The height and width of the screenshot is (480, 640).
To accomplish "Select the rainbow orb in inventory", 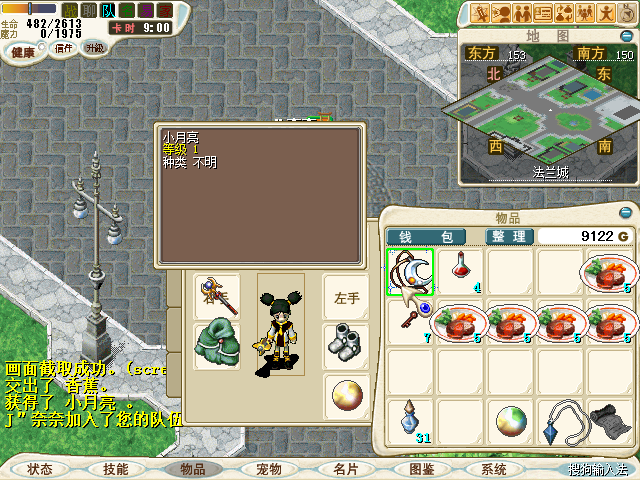I will [x=511, y=420].
